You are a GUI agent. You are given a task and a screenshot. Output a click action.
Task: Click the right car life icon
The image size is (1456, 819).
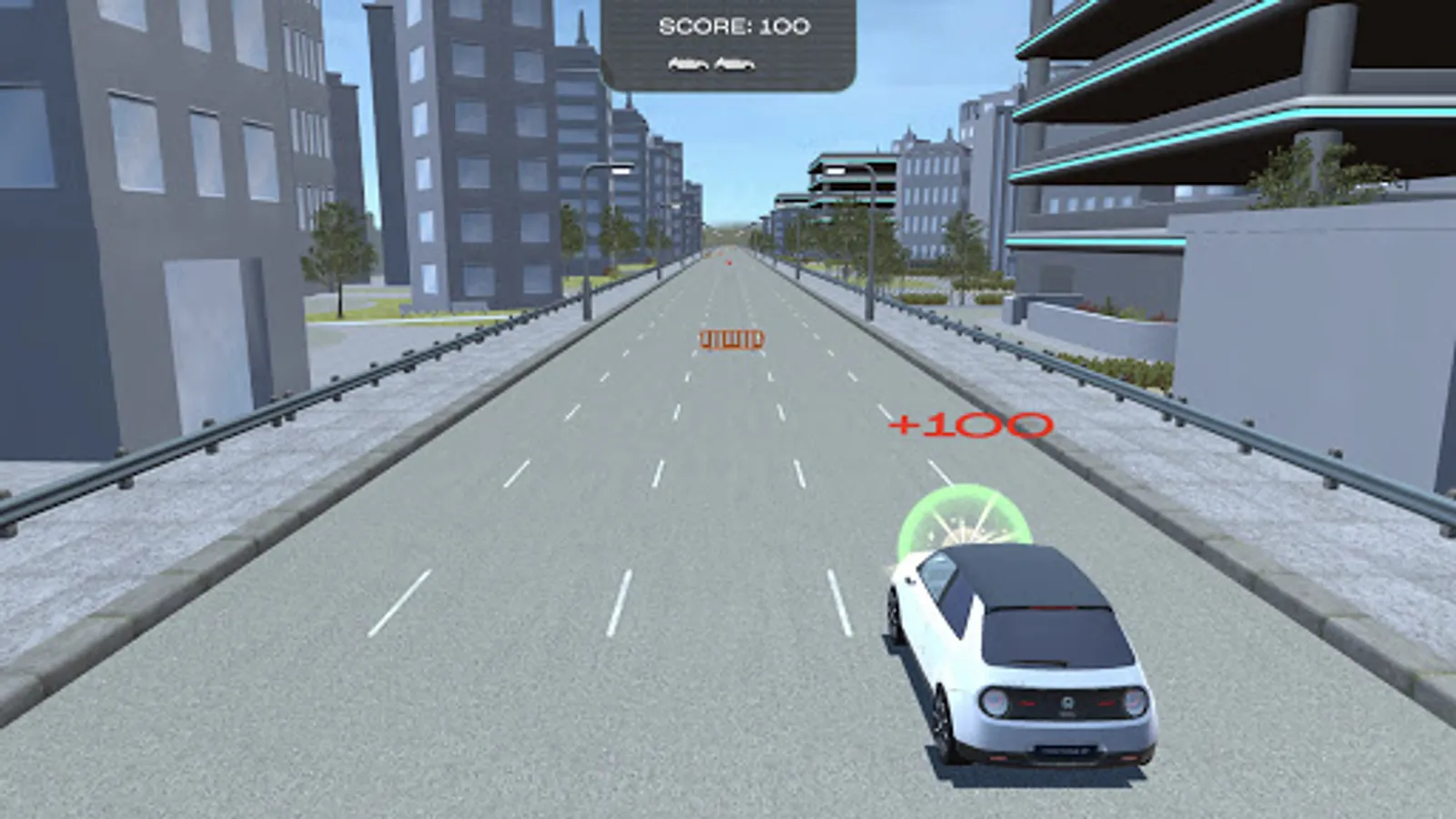coord(733,64)
